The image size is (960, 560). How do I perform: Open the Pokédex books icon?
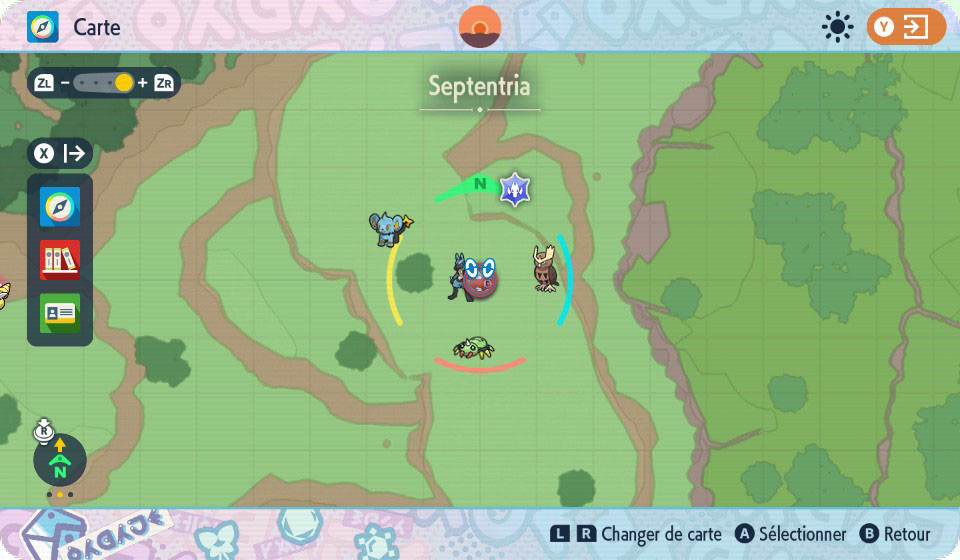60,260
